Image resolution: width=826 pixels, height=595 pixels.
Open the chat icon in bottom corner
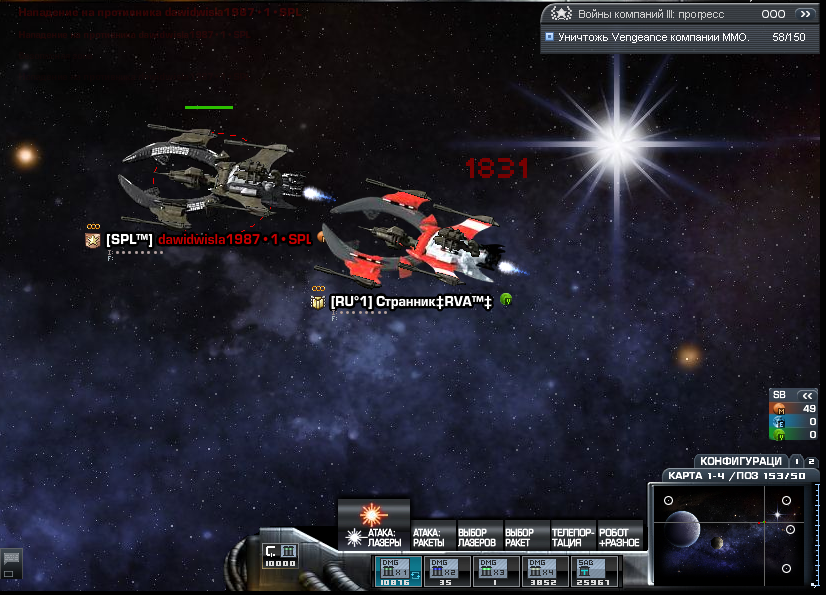(11, 559)
